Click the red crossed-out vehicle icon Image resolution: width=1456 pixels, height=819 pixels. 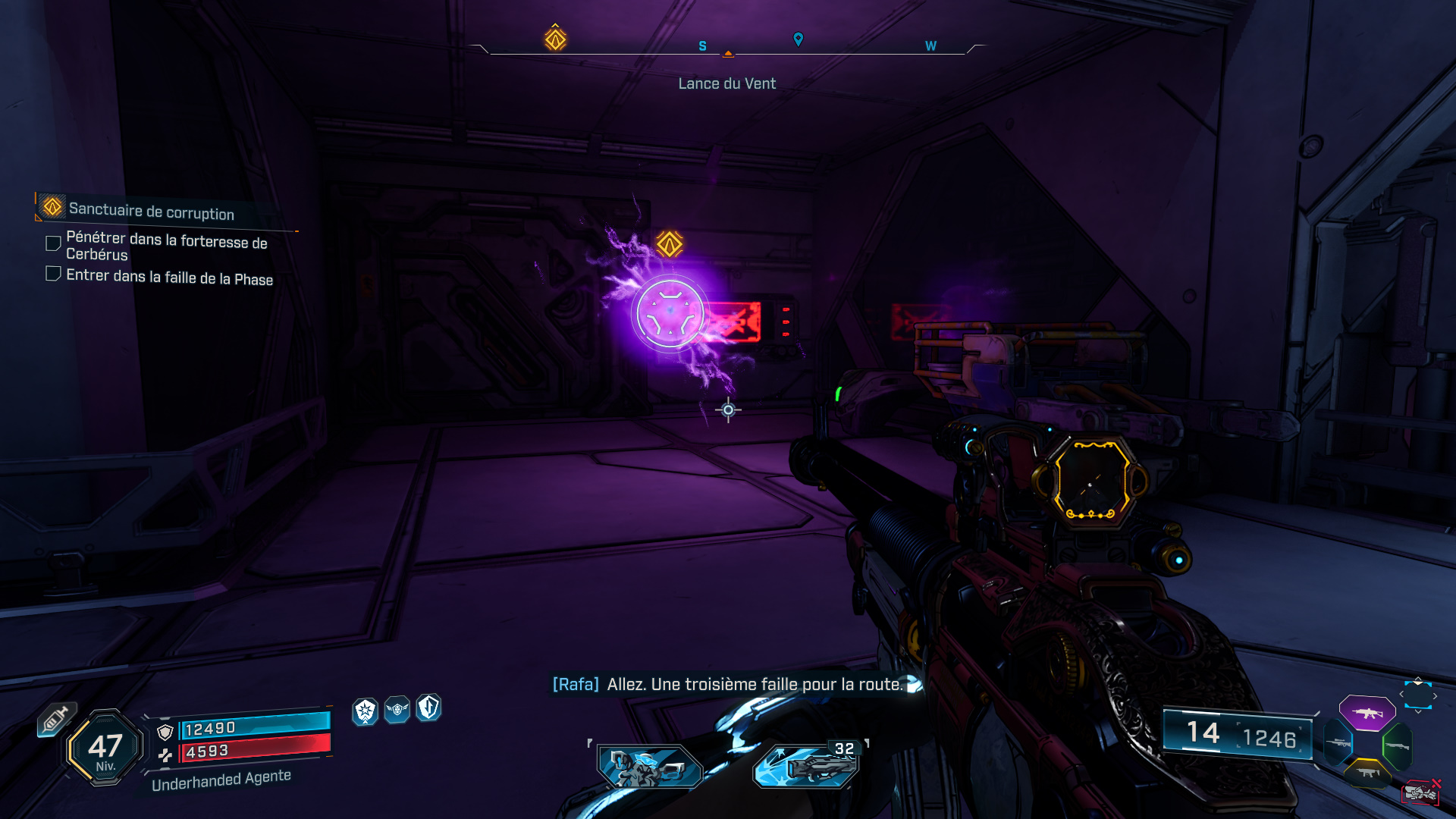click(1420, 792)
